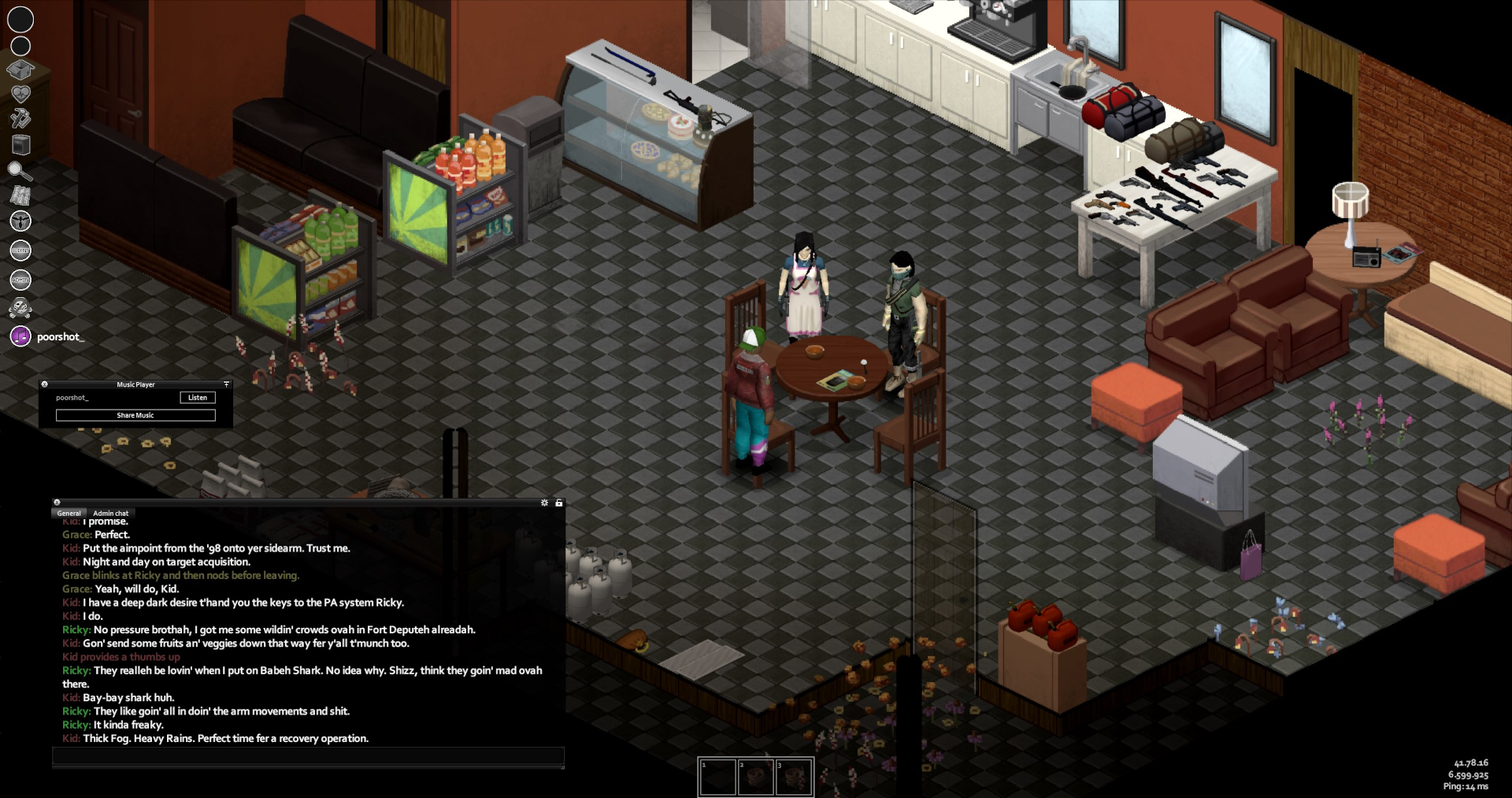Click the Share Music button
Image resolution: width=1512 pixels, height=798 pixels.
pyautogui.click(x=135, y=415)
